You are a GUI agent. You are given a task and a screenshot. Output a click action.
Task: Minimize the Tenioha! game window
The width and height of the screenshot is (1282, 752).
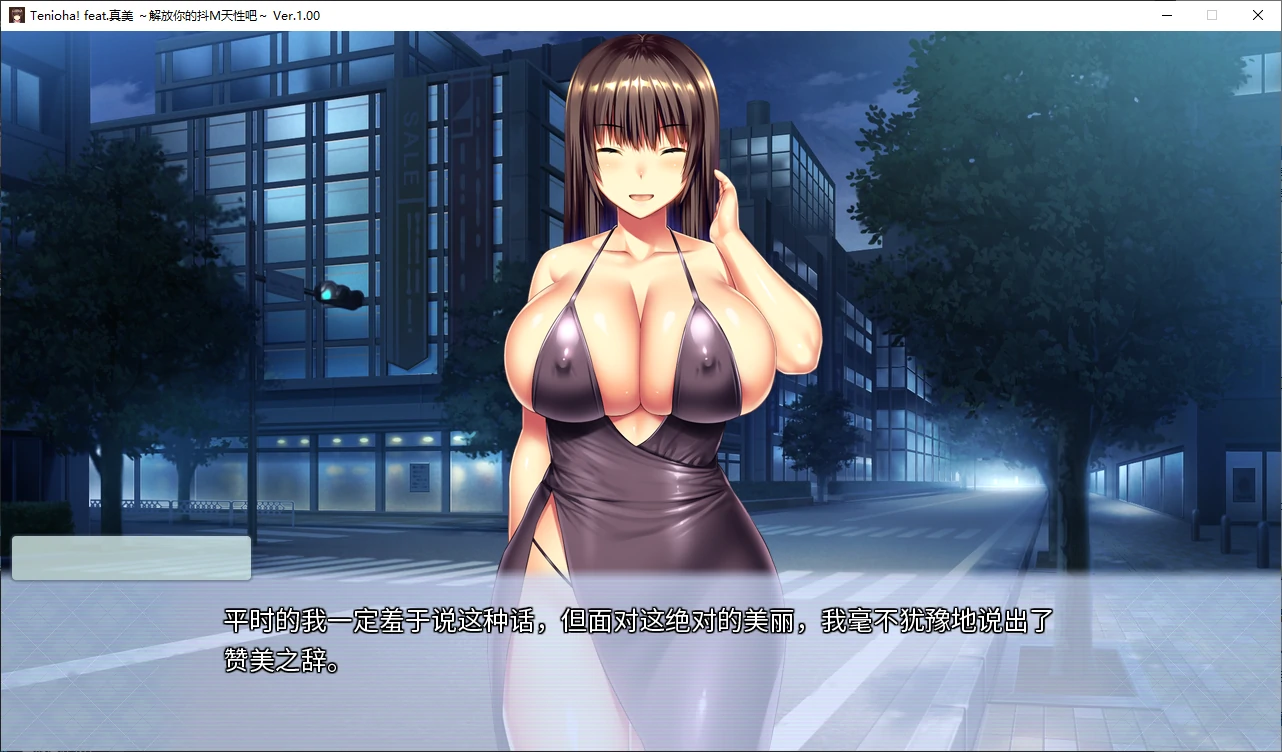[1166, 15]
